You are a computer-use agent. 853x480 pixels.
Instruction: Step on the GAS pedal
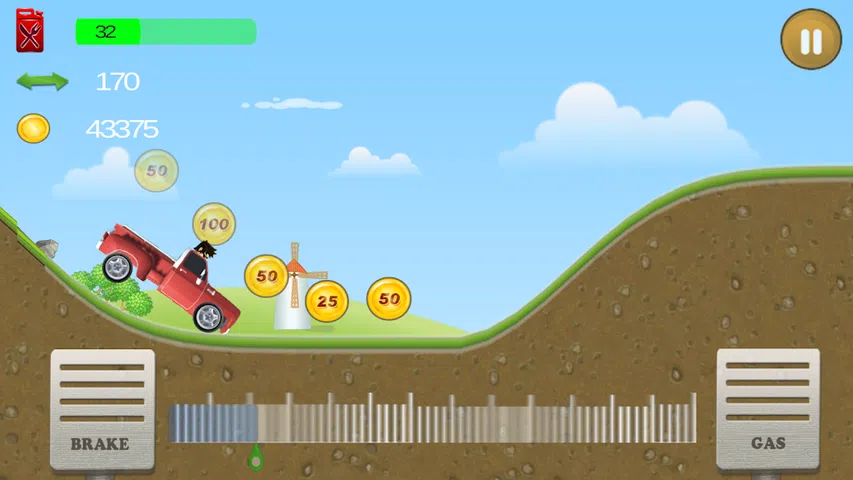point(767,409)
